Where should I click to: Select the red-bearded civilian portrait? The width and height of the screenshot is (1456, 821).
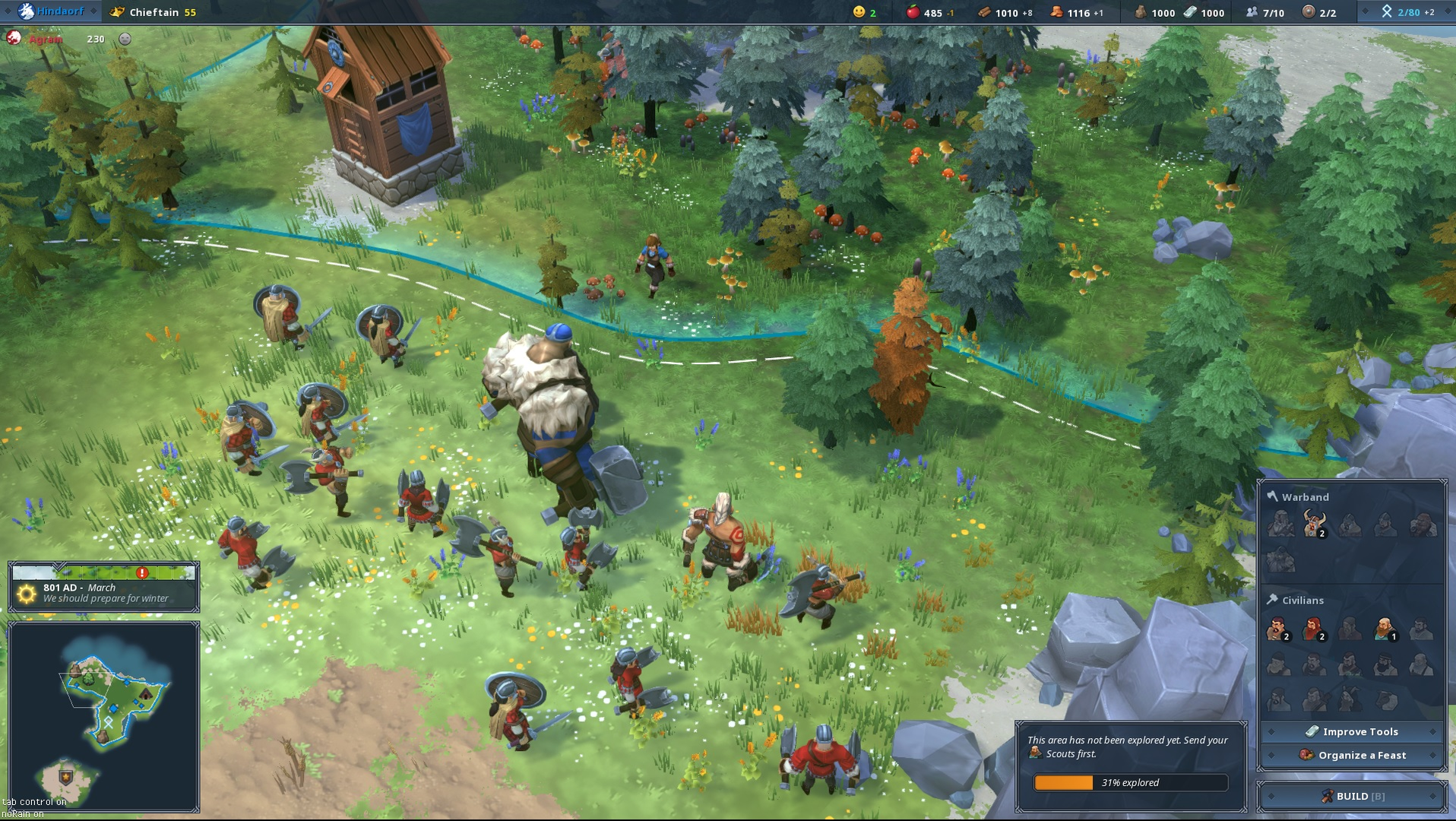(1312, 629)
